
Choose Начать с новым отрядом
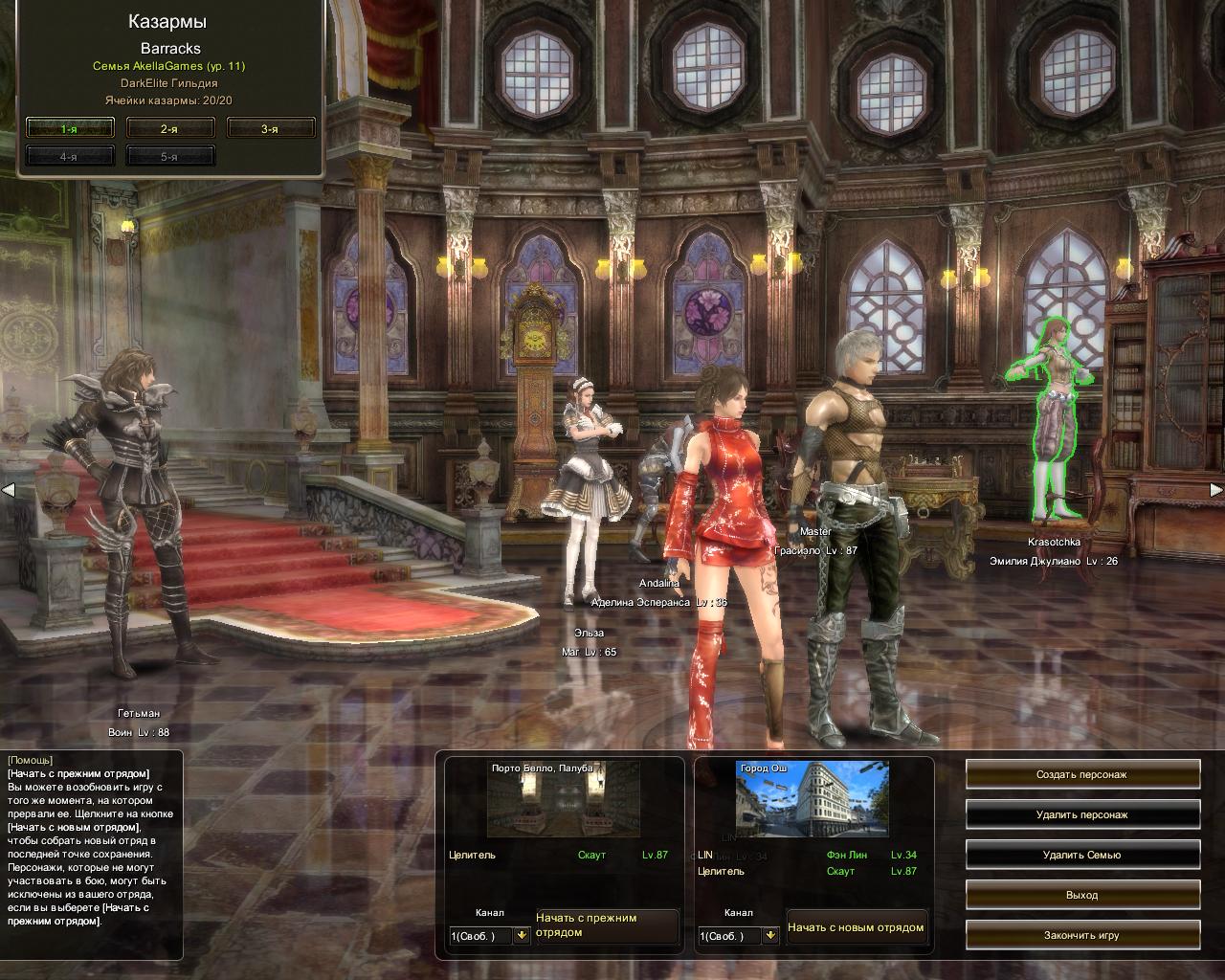[x=857, y=927]
